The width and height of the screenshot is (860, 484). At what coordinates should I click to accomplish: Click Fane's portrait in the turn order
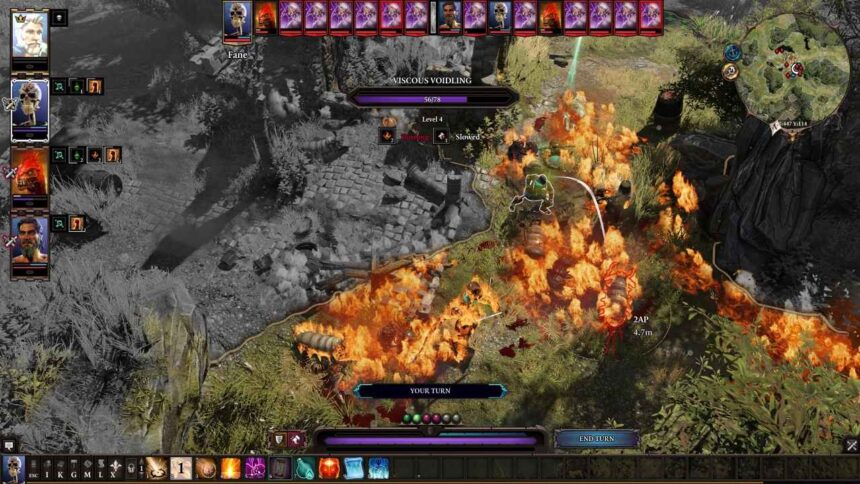(x=237, y=17)
